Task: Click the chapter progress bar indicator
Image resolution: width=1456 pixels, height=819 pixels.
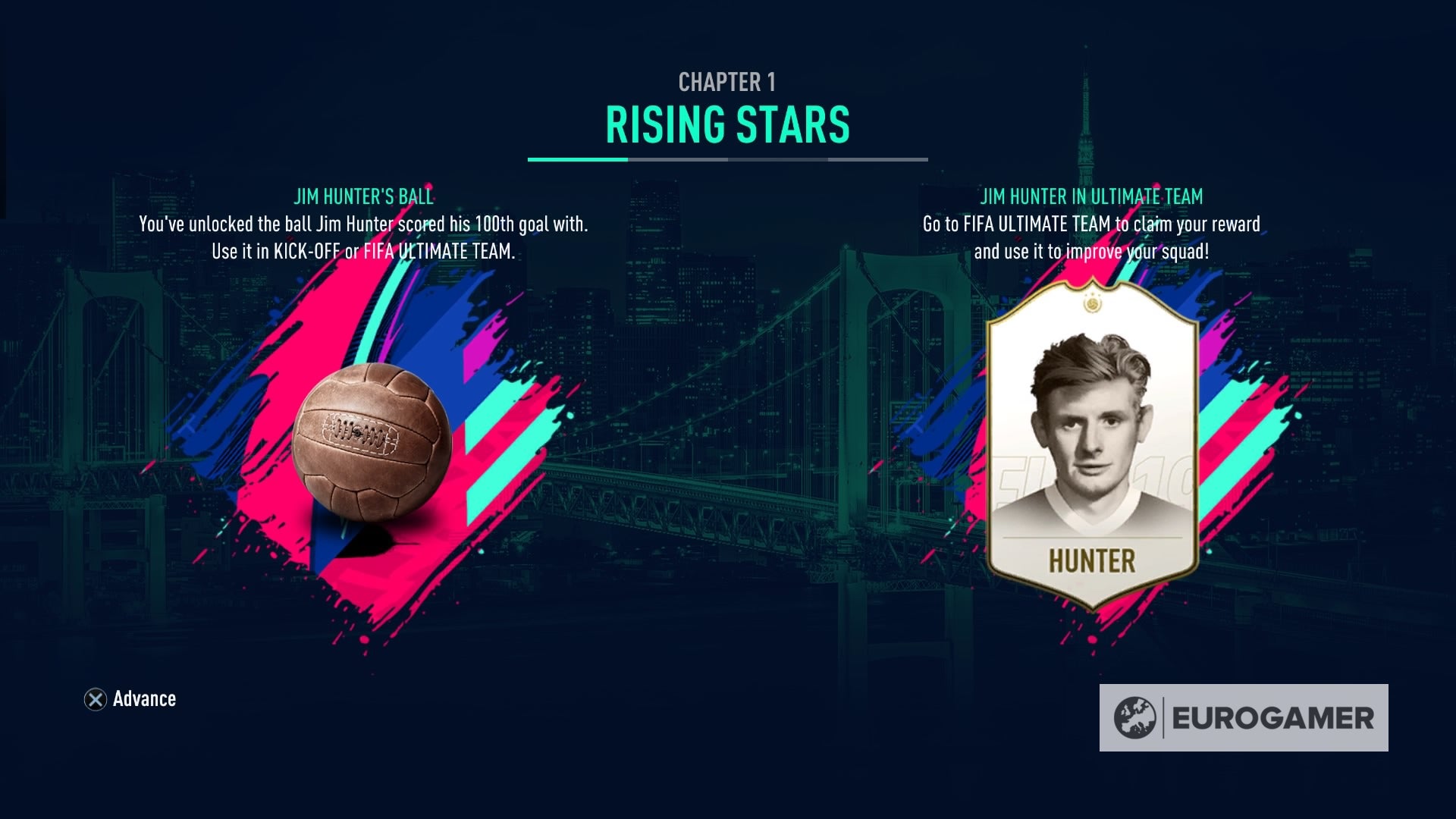Action: [x=728, y=160]
